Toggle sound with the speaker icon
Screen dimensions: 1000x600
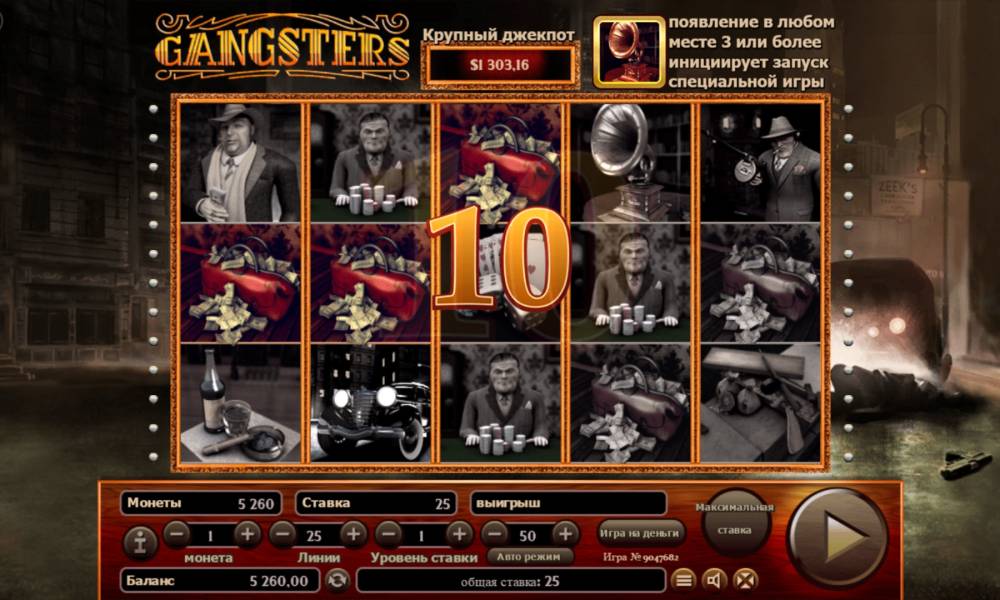[714, 579]
